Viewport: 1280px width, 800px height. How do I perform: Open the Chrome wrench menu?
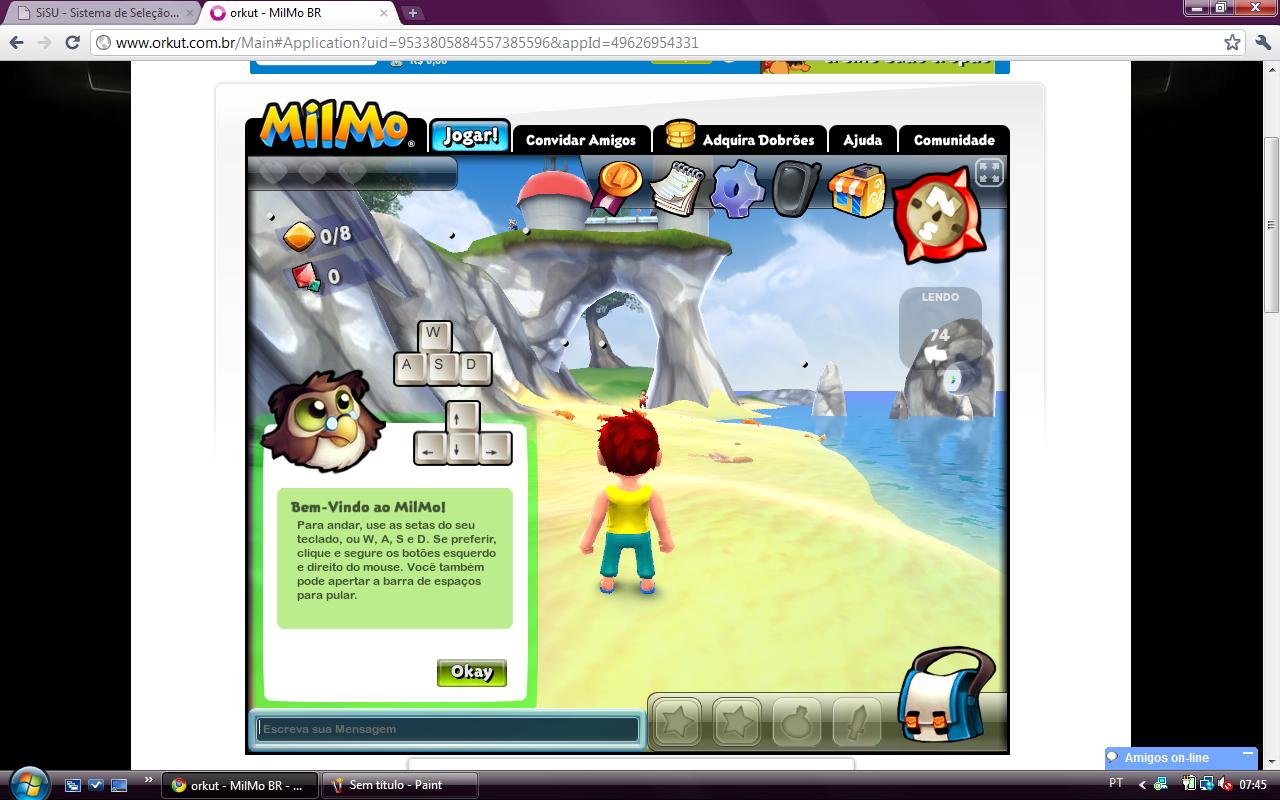click(1263, 43)
